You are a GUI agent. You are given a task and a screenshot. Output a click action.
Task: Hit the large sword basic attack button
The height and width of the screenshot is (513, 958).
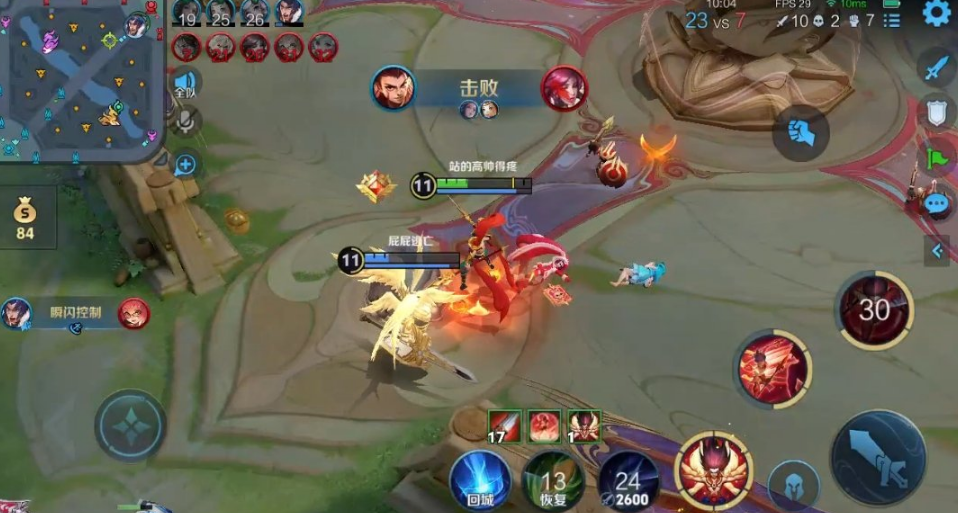[x=878, y=457]
